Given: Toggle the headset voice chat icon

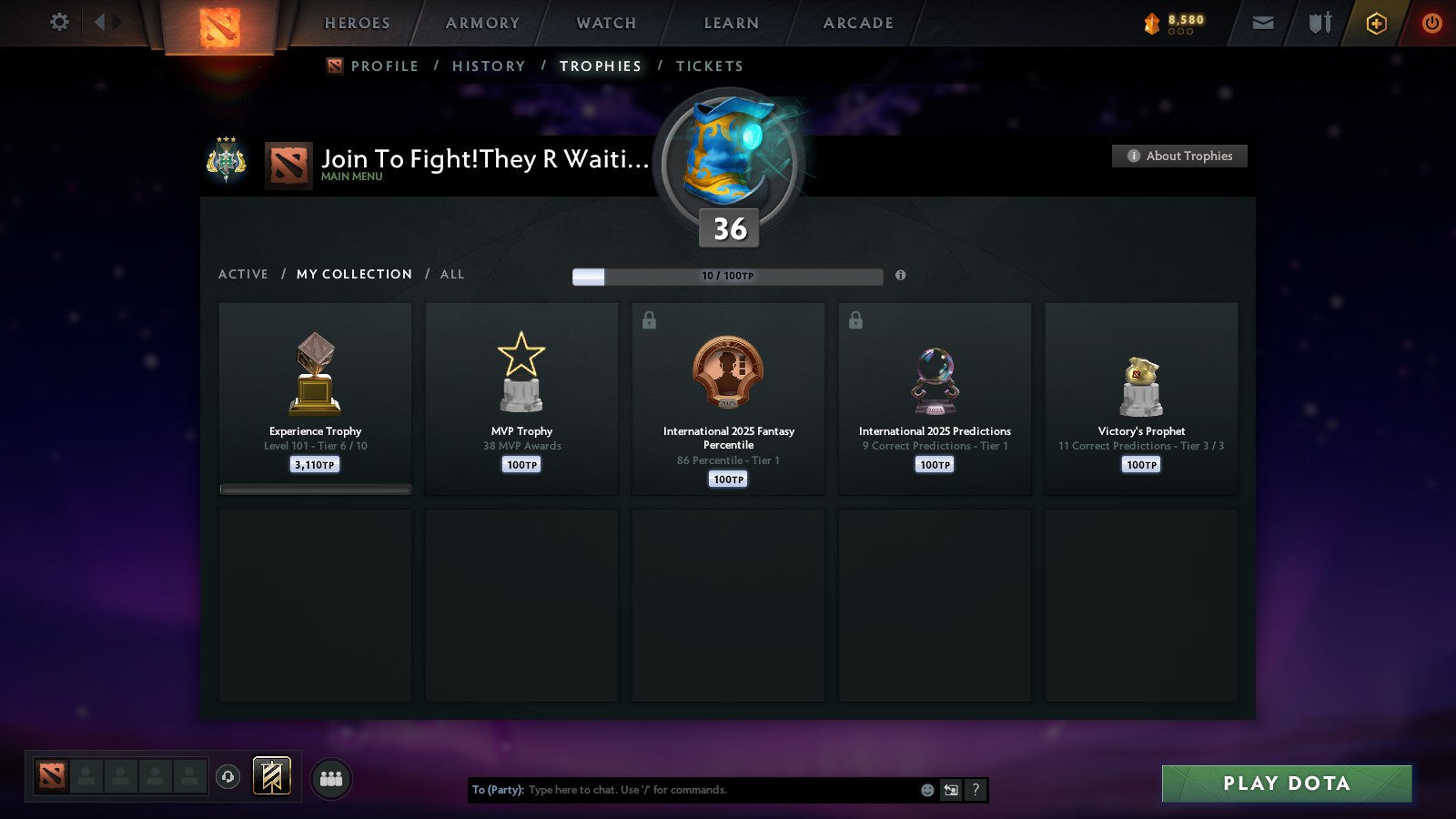Looking at the screenshot, I should coord(227,775).
